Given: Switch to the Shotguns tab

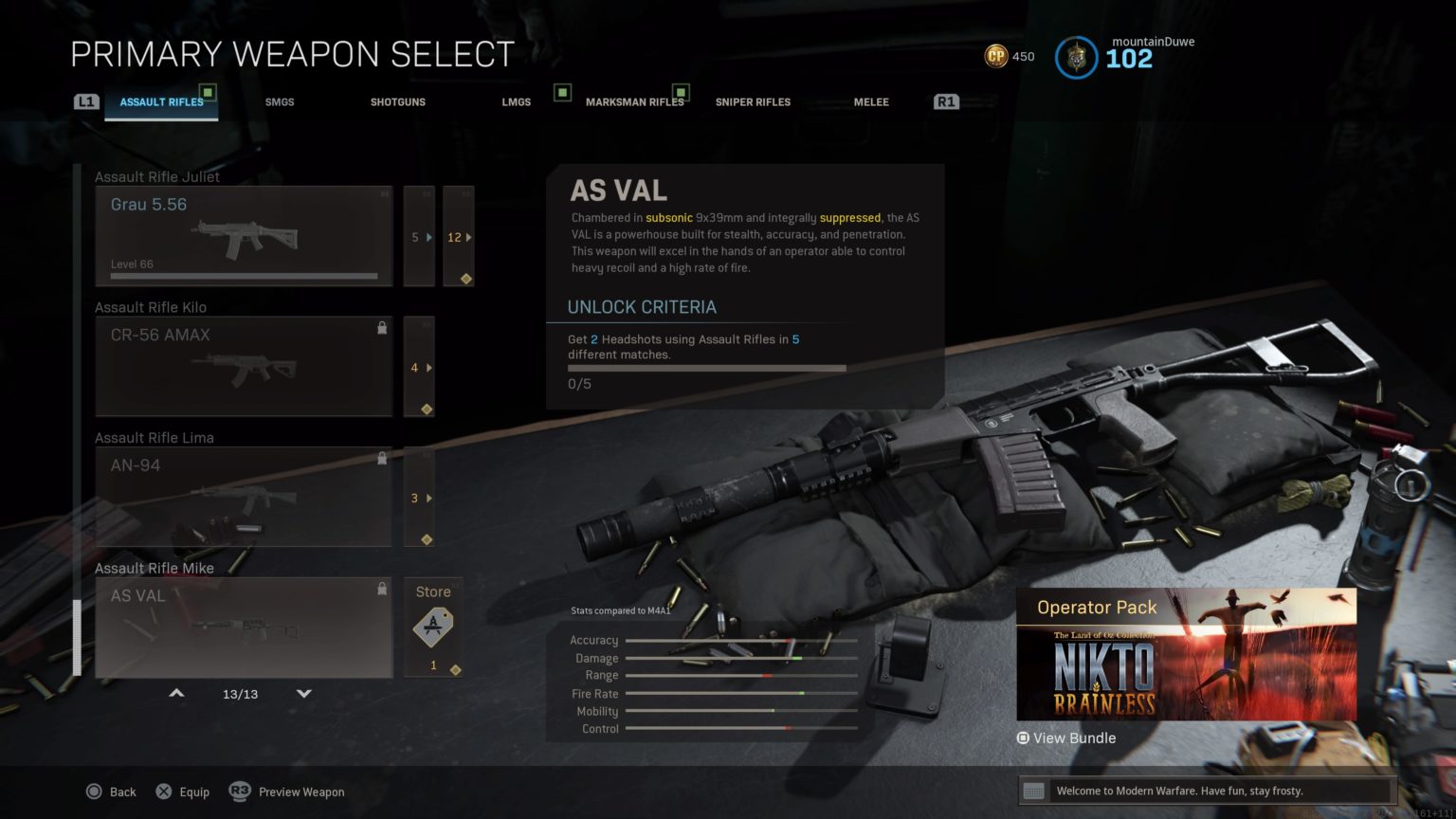Looking at the screenshot, I should coord(397,101).
